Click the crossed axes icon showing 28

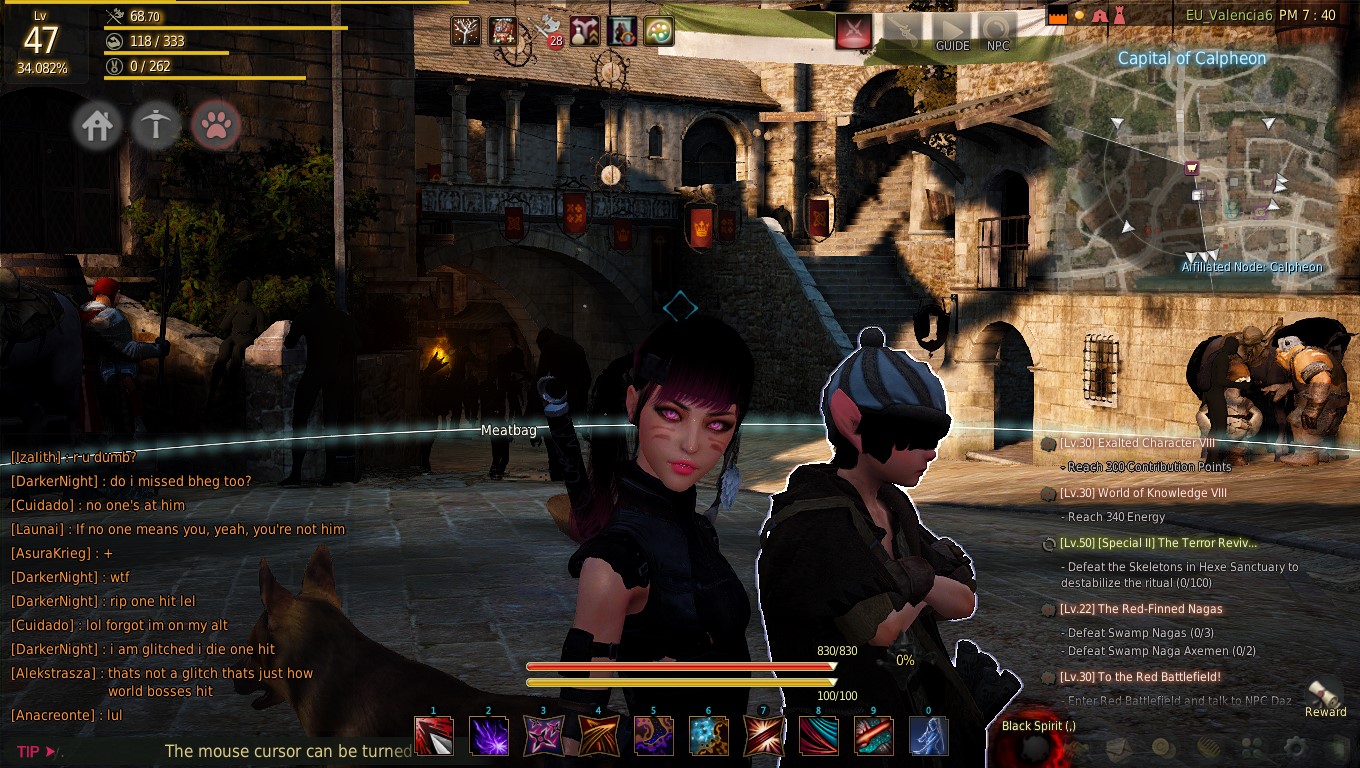[x=546, y=31]
